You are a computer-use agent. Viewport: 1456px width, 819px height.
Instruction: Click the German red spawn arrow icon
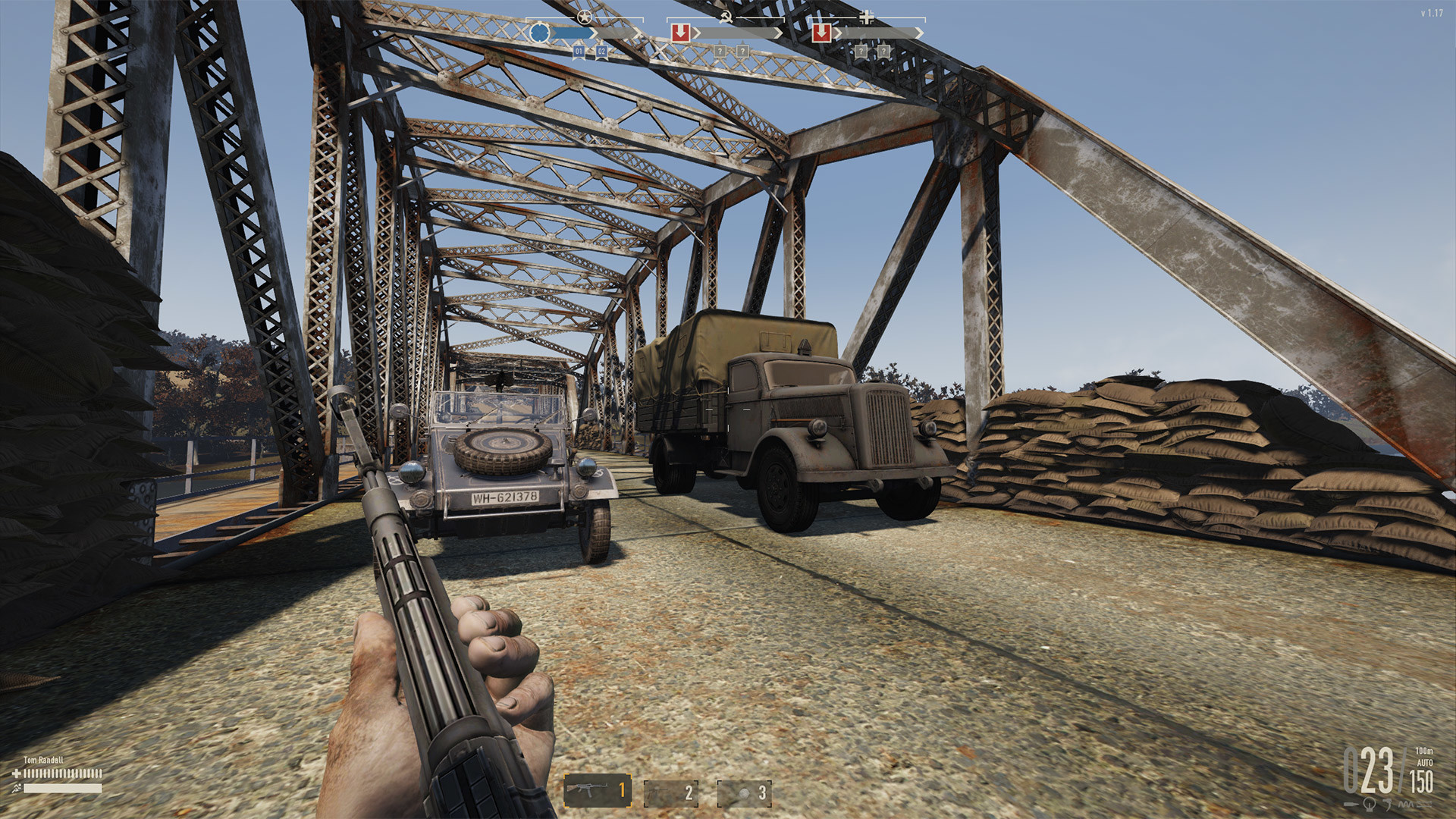click(x=822, y=32)
